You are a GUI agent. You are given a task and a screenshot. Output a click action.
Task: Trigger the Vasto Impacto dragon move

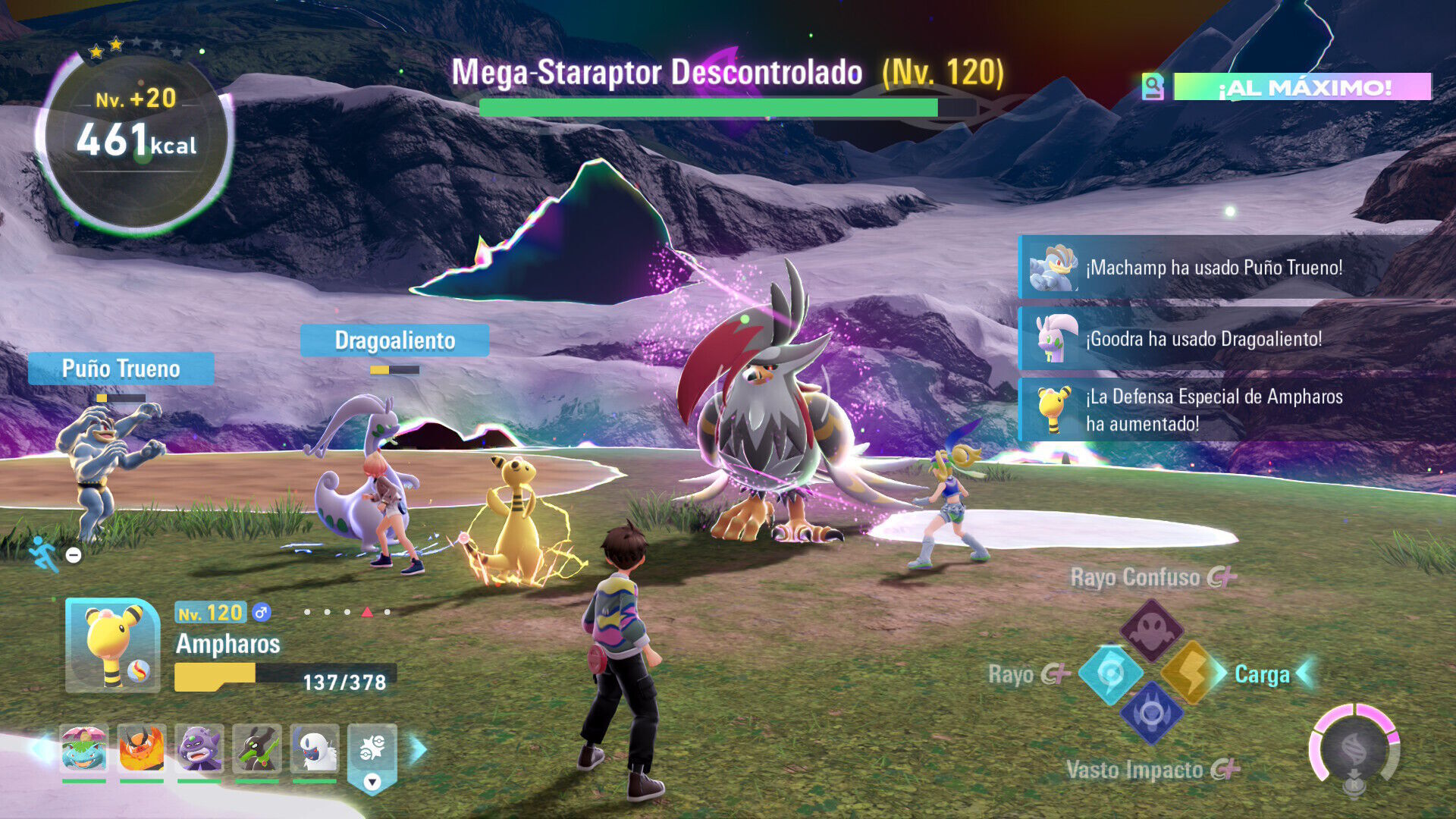(1151, 714)
